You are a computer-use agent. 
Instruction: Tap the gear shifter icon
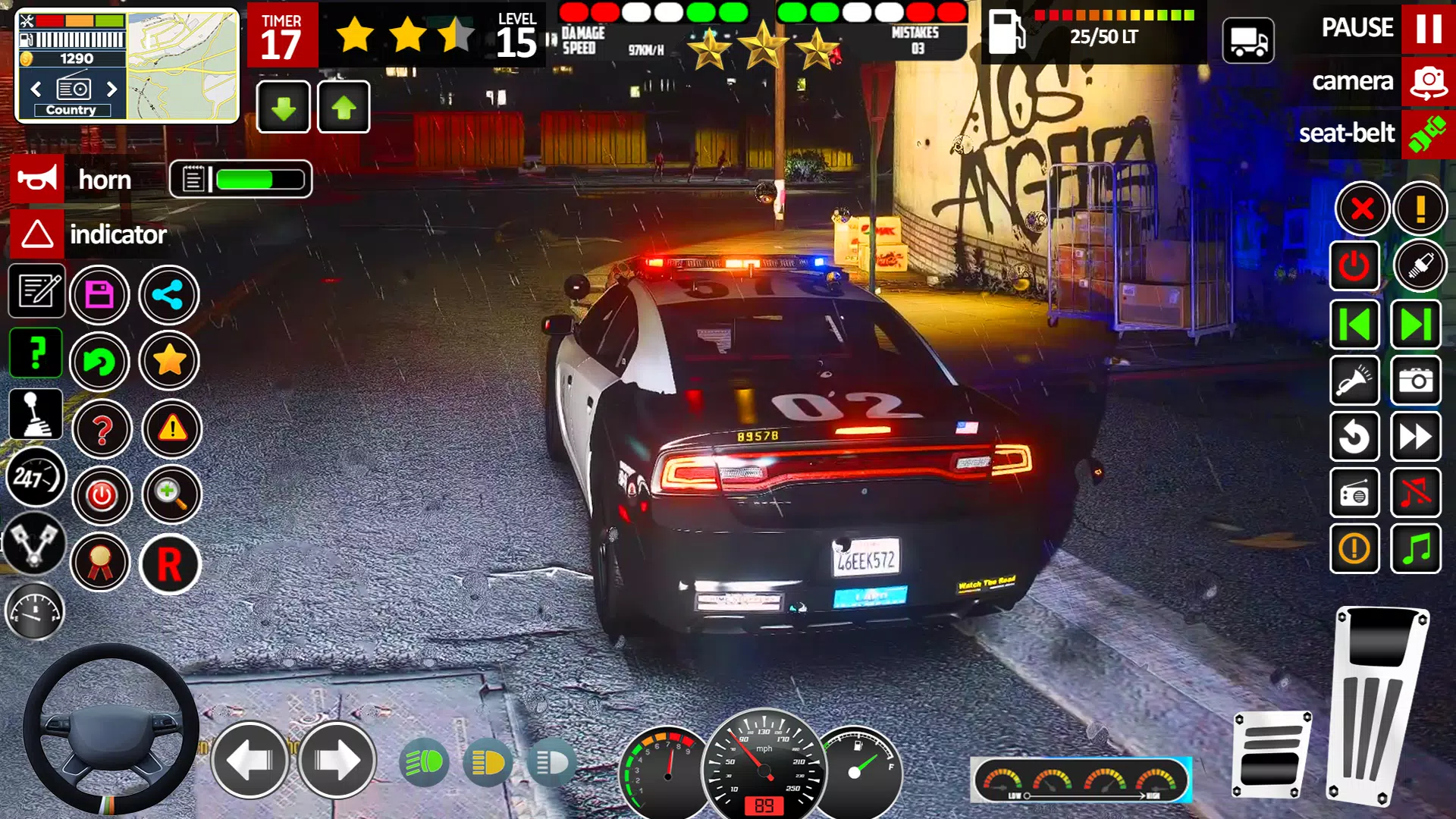[36, 413]
